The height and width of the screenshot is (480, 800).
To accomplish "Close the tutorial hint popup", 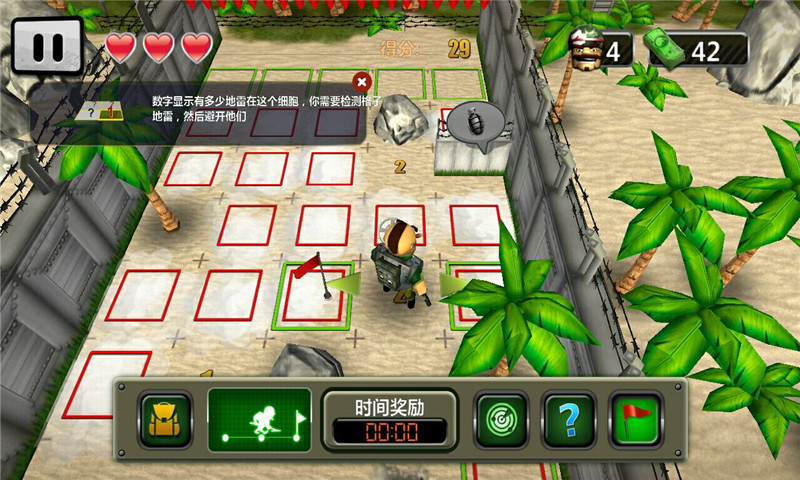I will point(362,81).
